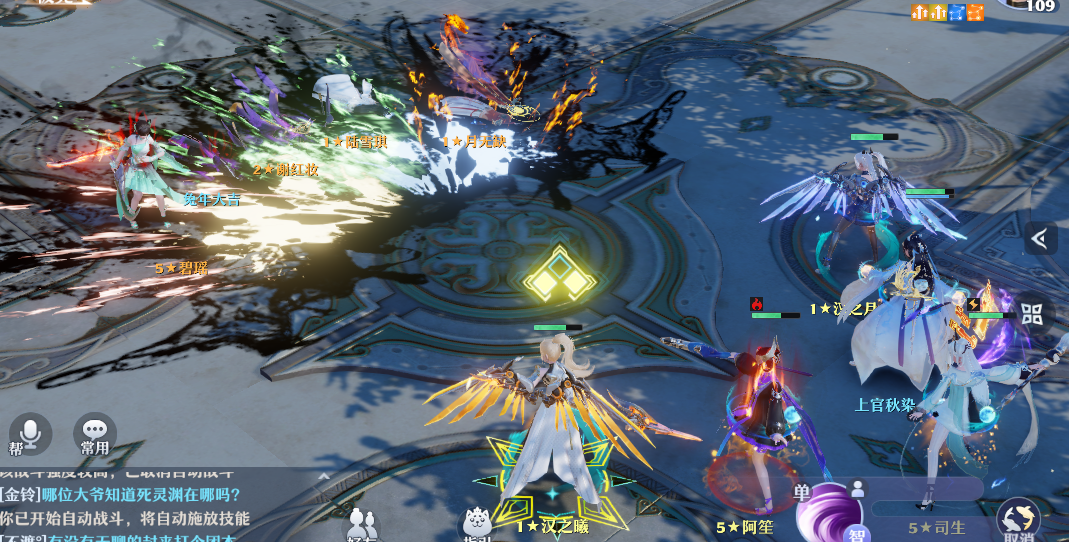The height and width of the screenshot is (542, 1069).
Task: Cancel auto-battle with the 取消 fish button
Action: click(1018, 519)
